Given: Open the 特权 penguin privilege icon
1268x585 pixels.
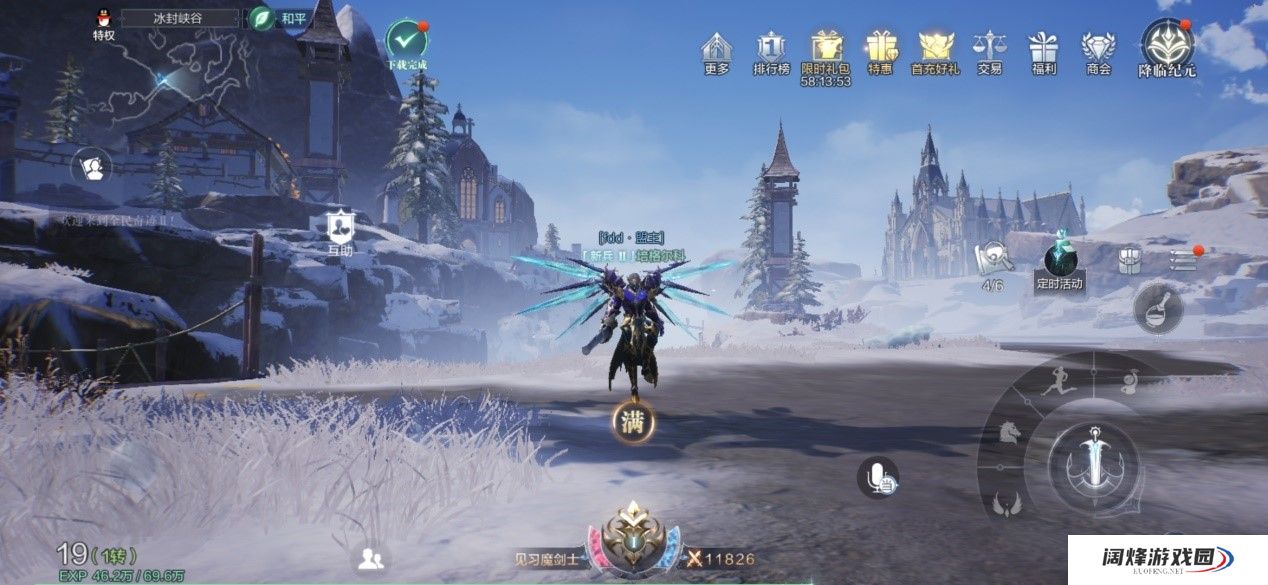Looking at the screenshot, I should [x=103, y=19].
